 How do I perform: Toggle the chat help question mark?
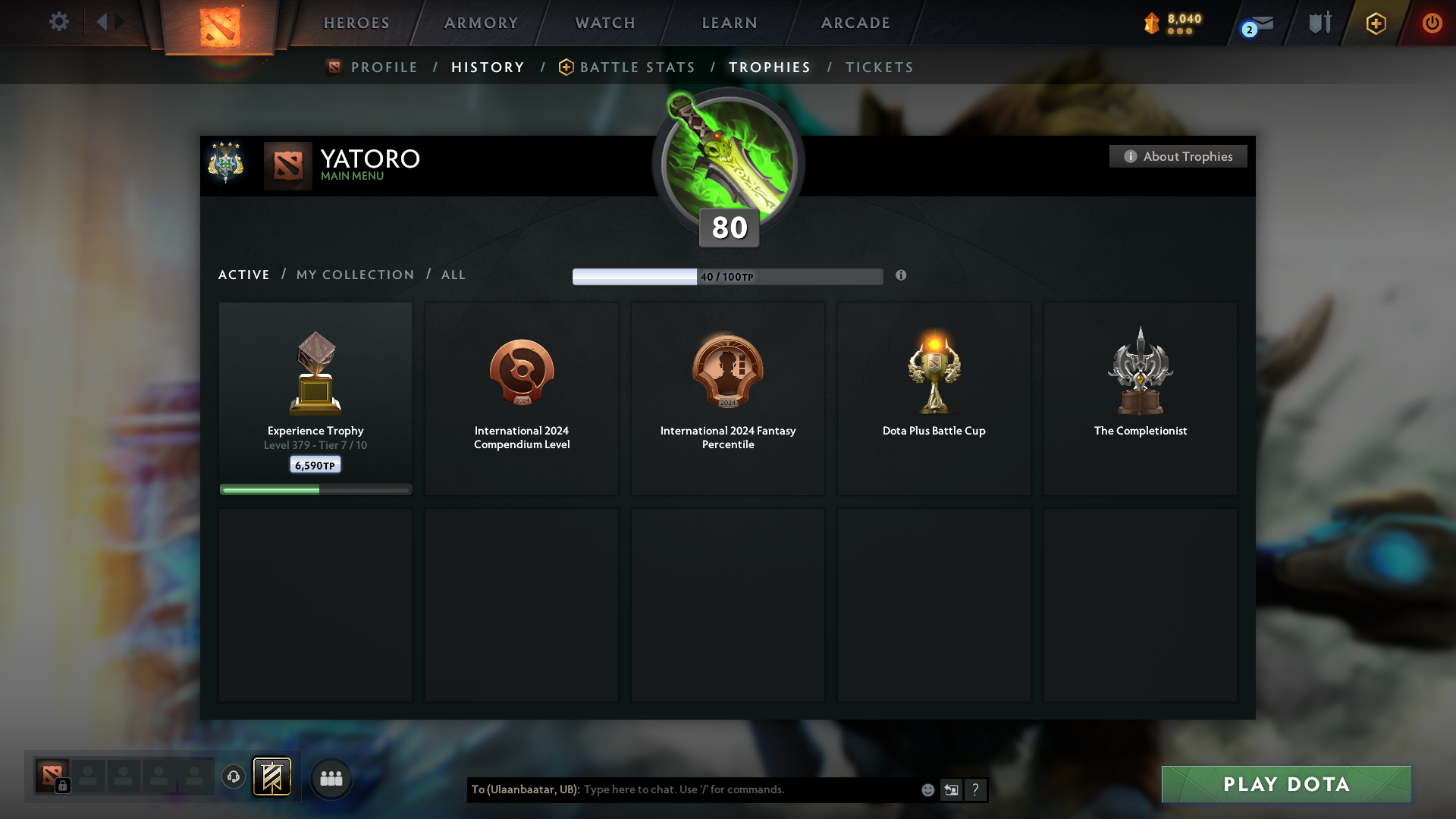click(x=976, y=789)
